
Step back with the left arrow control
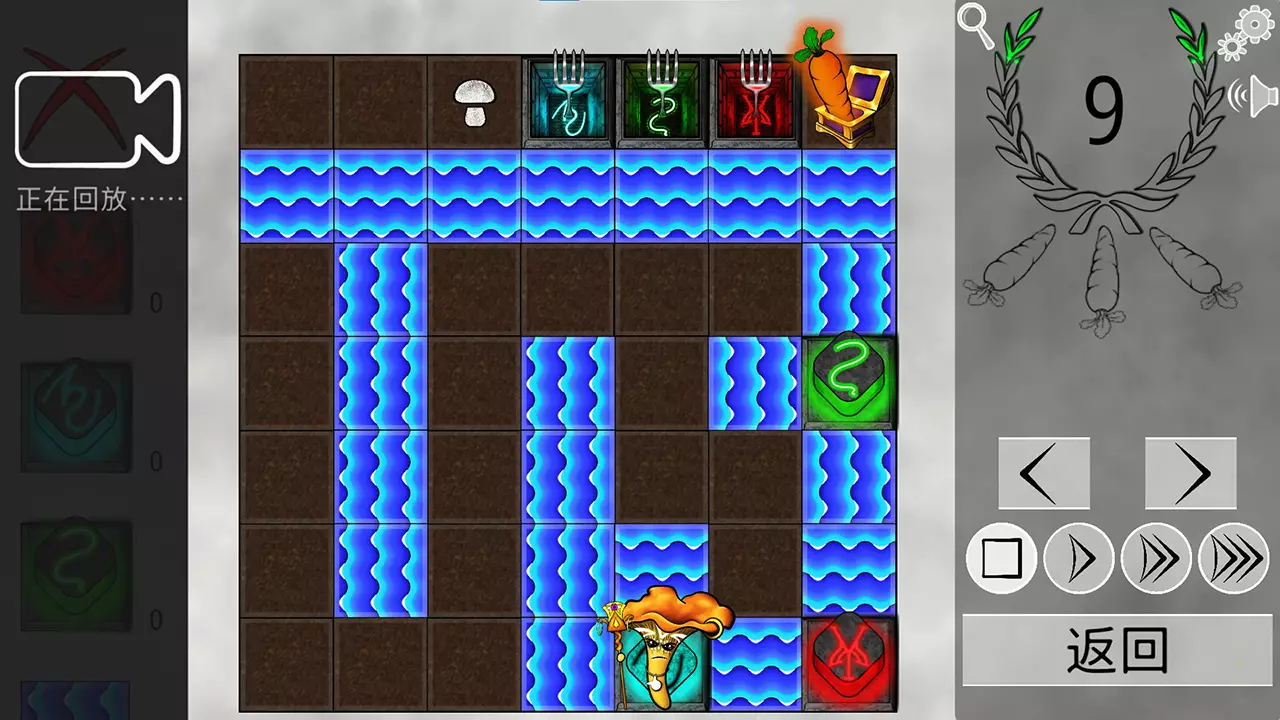[x=1044, y=472]
